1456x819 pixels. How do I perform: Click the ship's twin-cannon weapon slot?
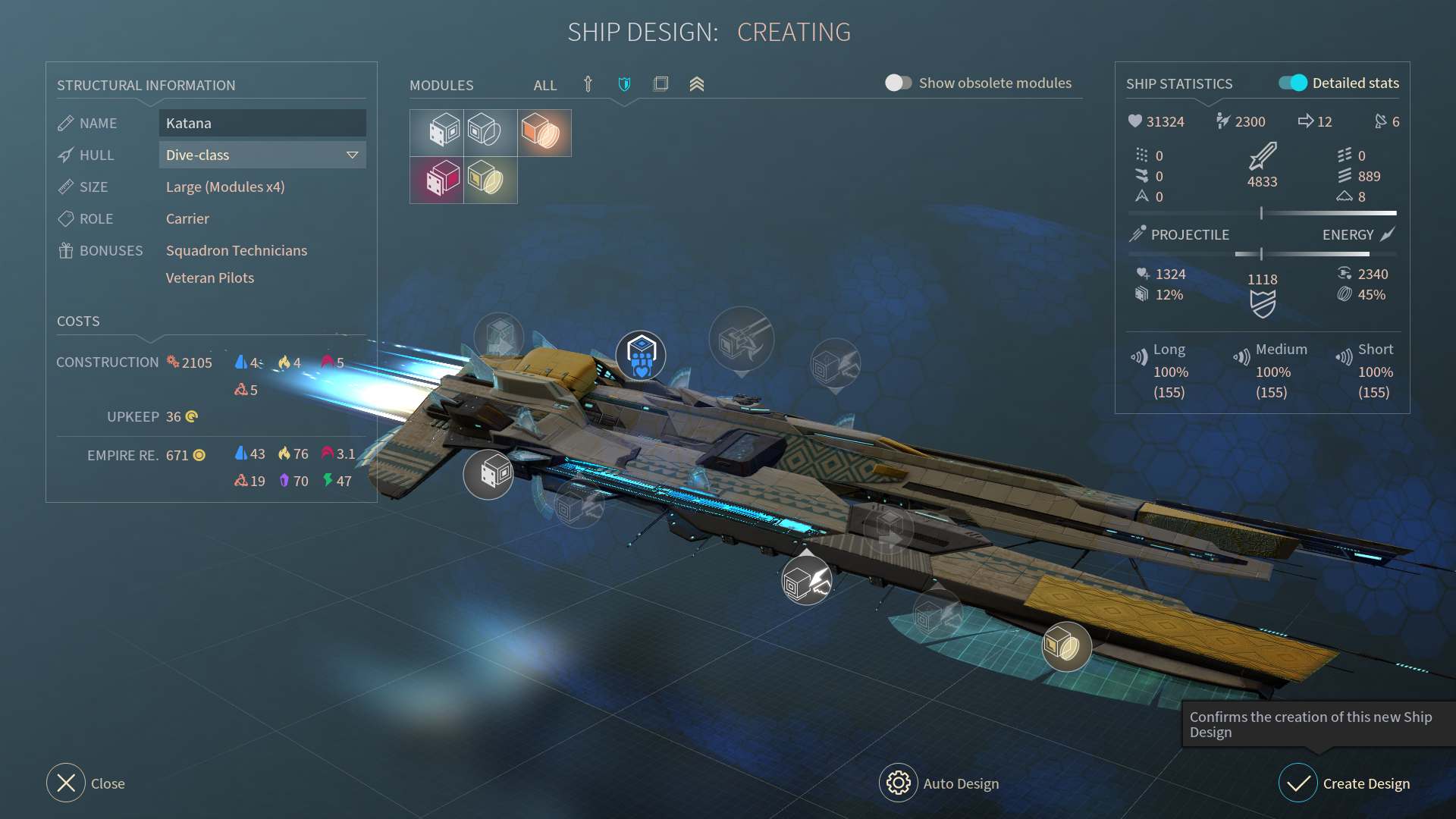pyautogui.click(x=741, y=340)
